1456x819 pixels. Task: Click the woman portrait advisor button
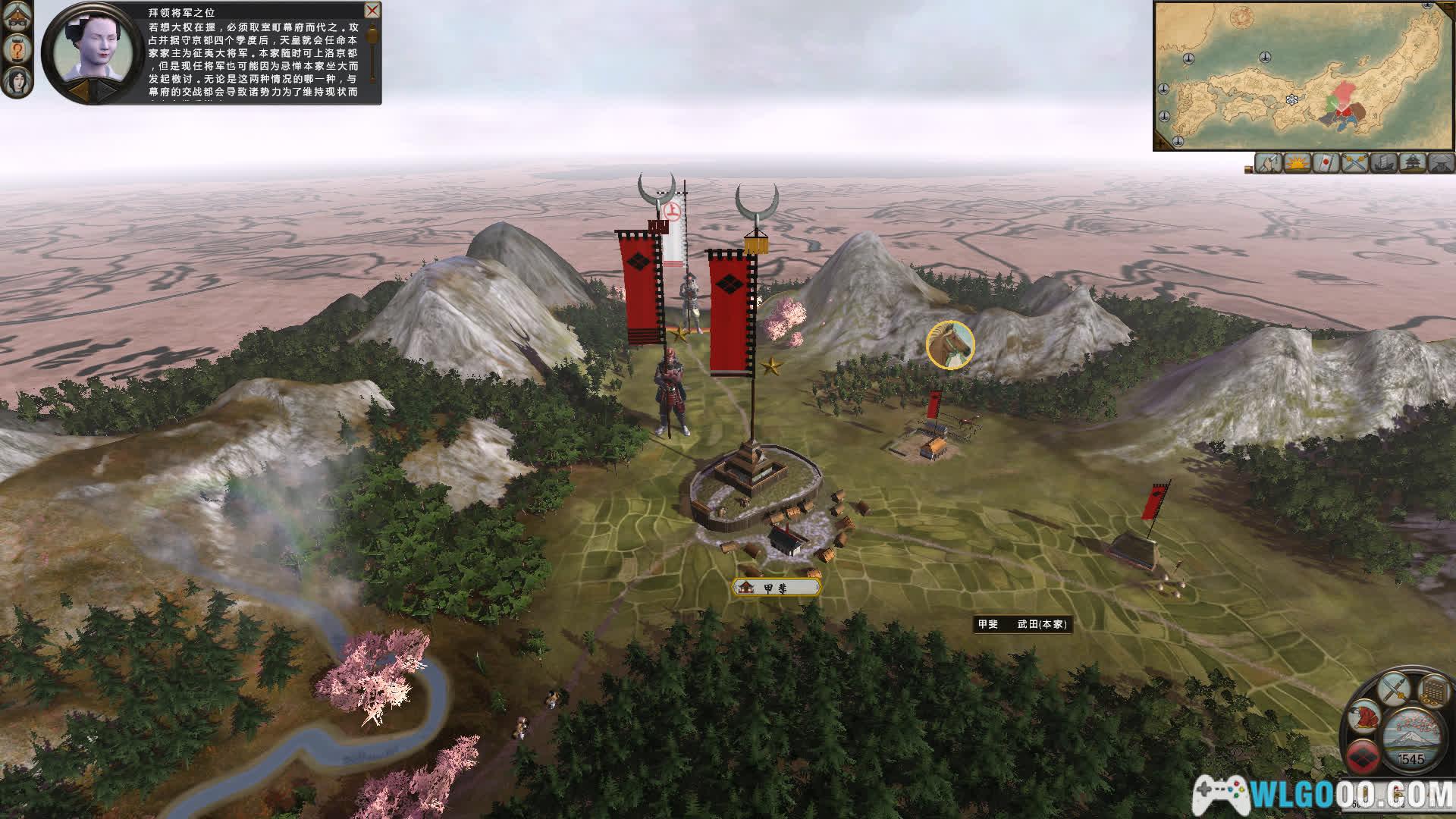pyautogui.click(x=16, y=81)
